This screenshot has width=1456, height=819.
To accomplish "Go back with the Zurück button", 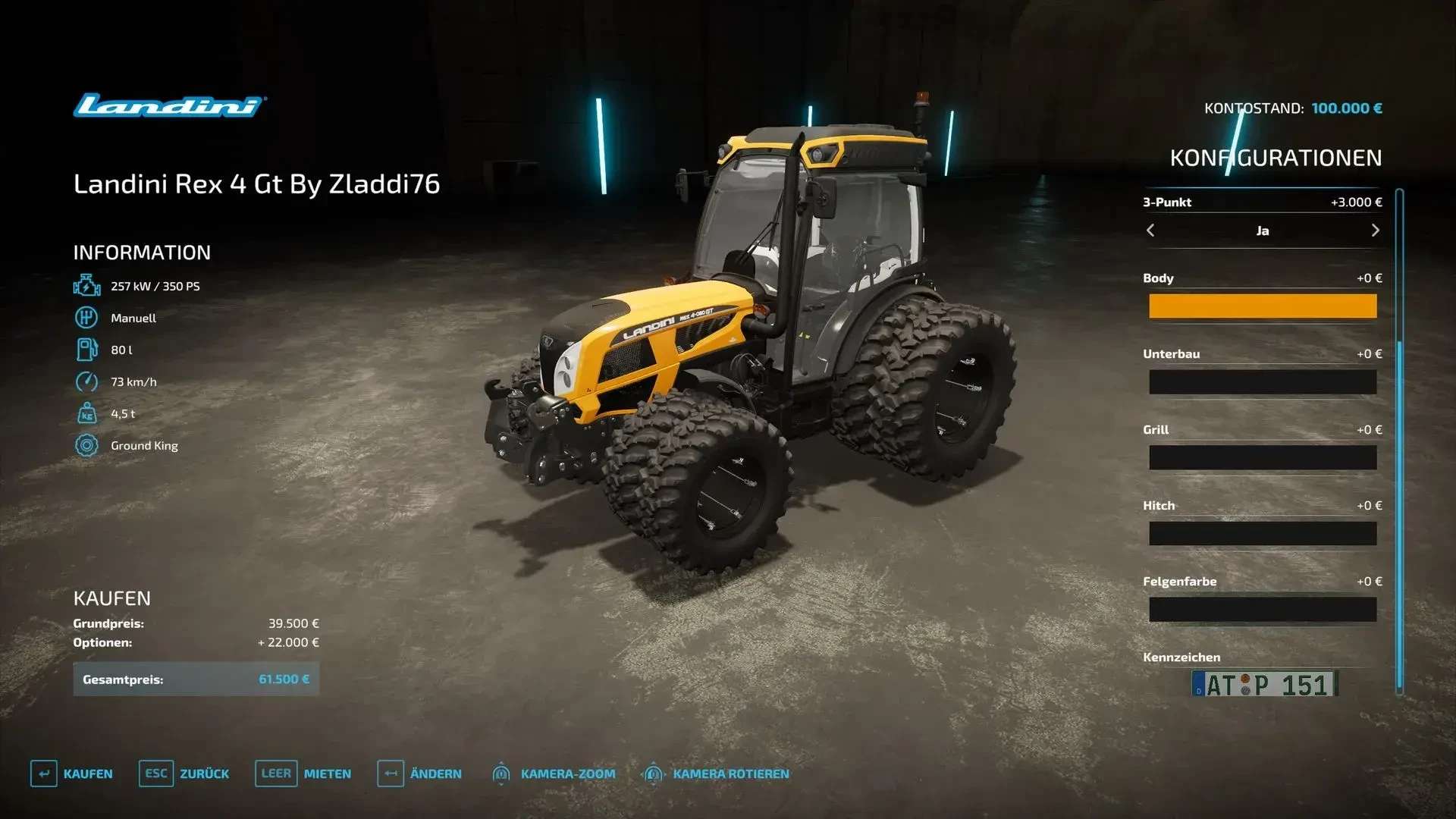I will [184, 773].
